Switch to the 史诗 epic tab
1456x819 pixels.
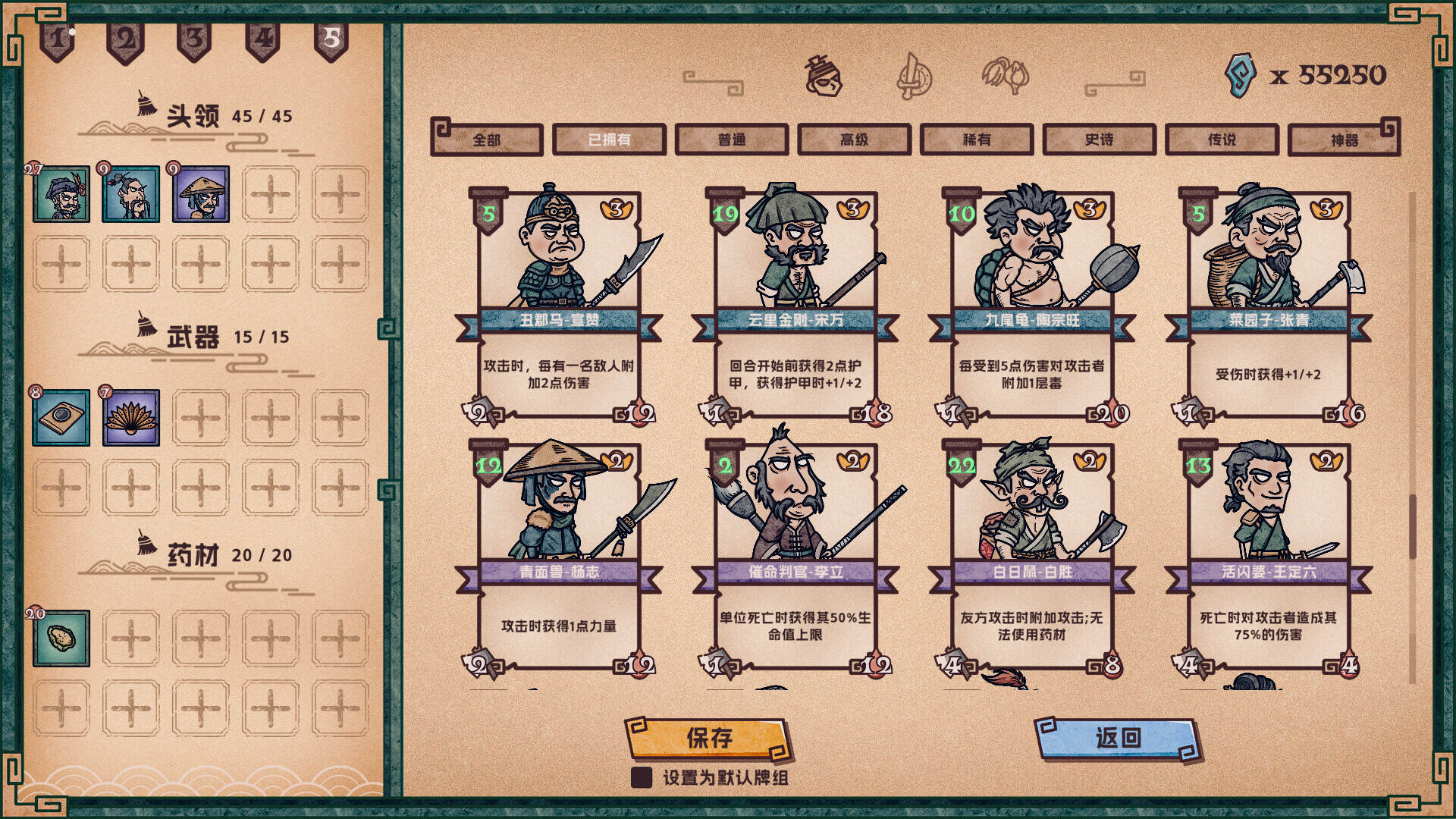click(1098, 140)
